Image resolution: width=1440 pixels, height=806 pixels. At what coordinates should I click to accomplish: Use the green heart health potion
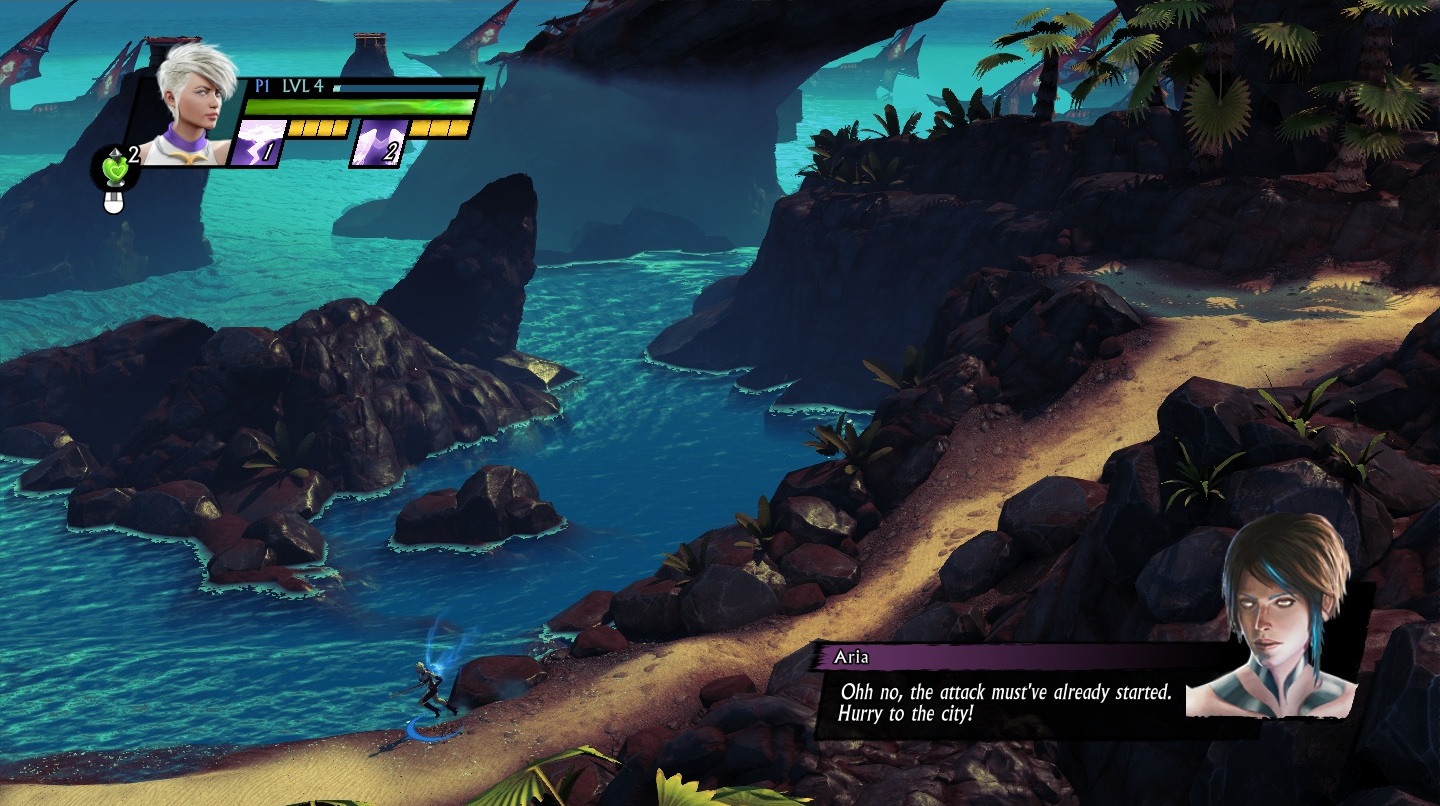(x=114, y=168)
